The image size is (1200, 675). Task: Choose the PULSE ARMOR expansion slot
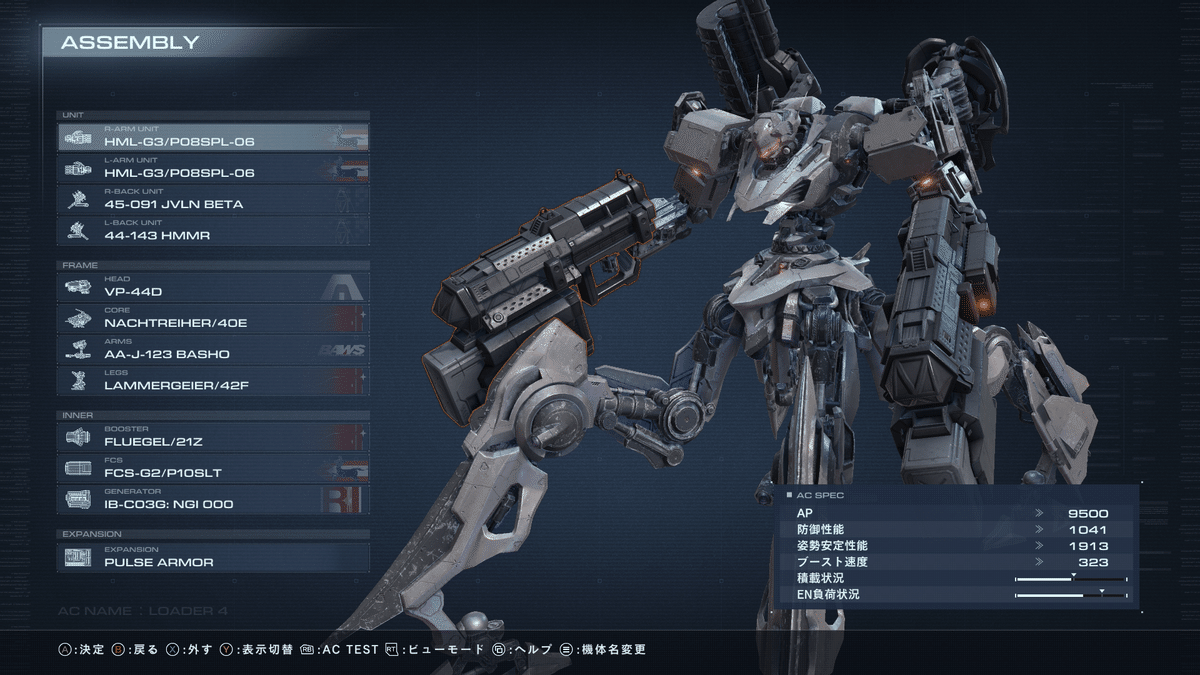pos(213,557)
